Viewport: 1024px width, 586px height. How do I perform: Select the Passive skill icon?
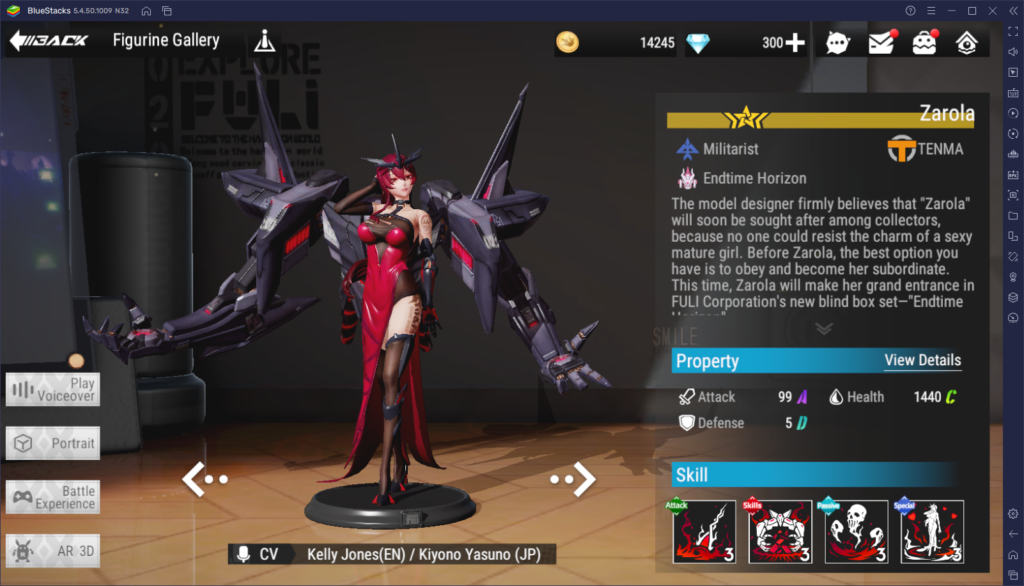856,532
